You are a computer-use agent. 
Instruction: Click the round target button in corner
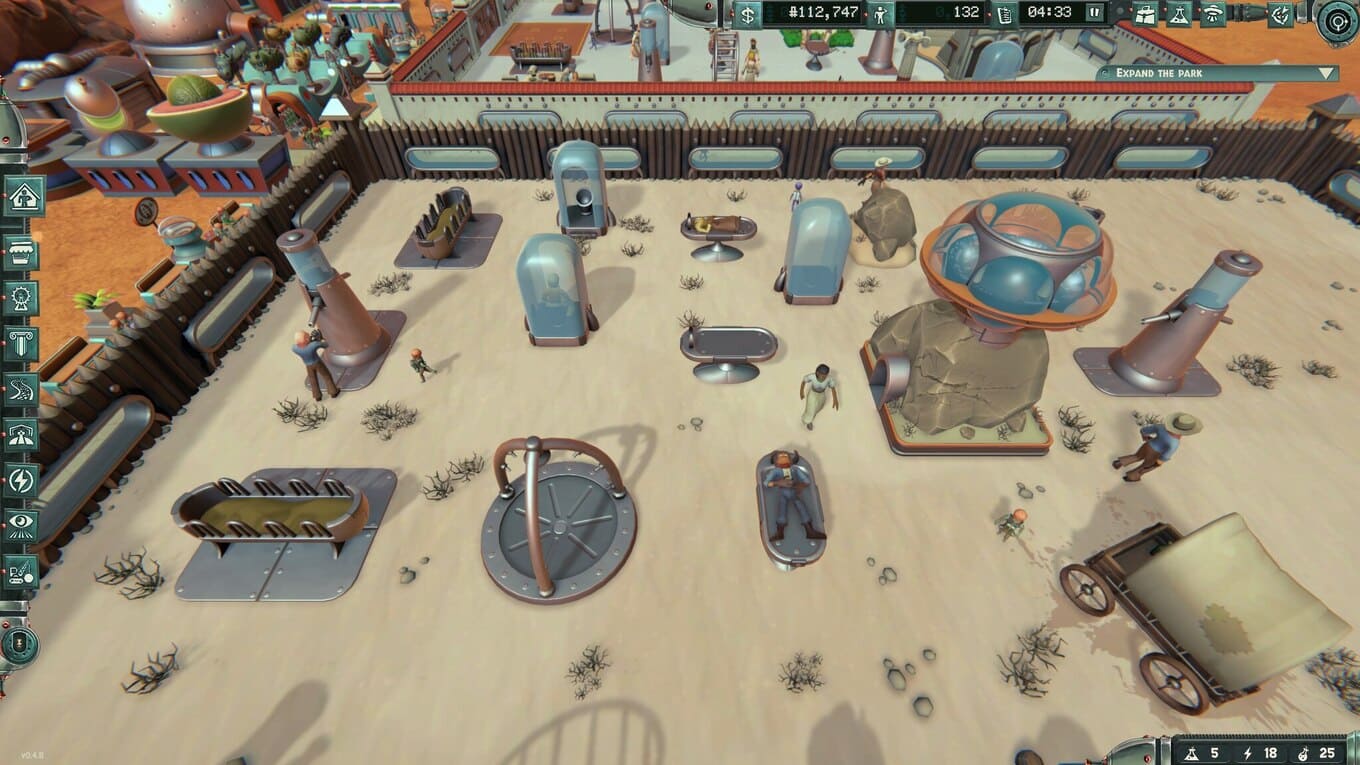1337,19
